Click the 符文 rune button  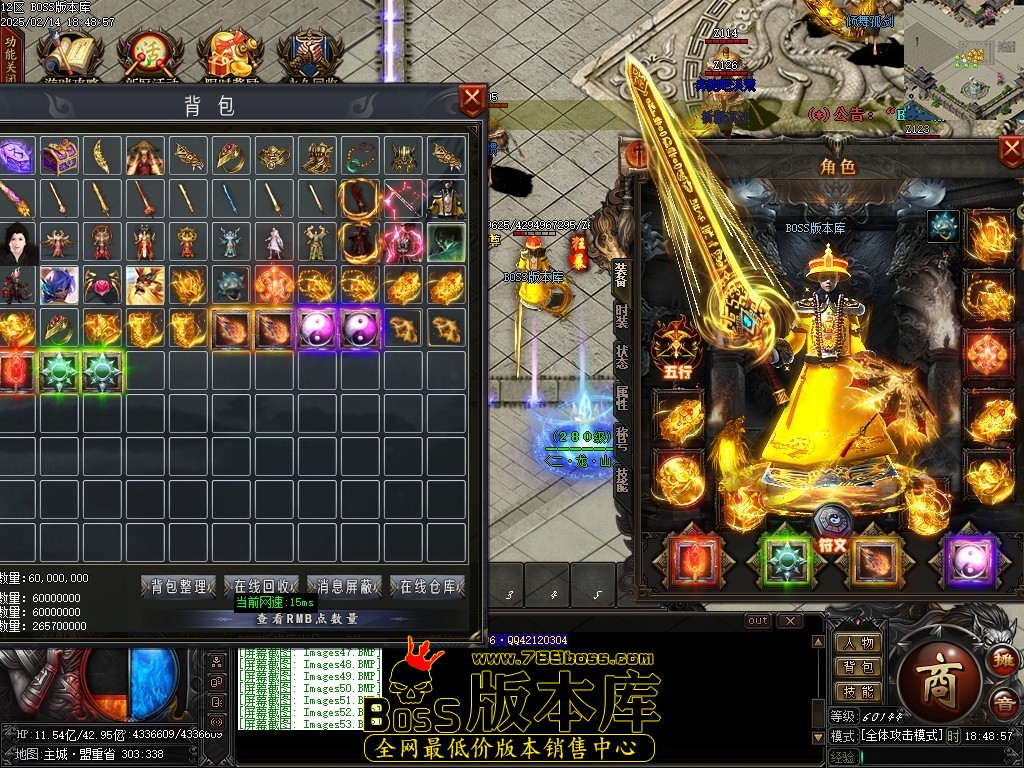click(x=832, y=528)
